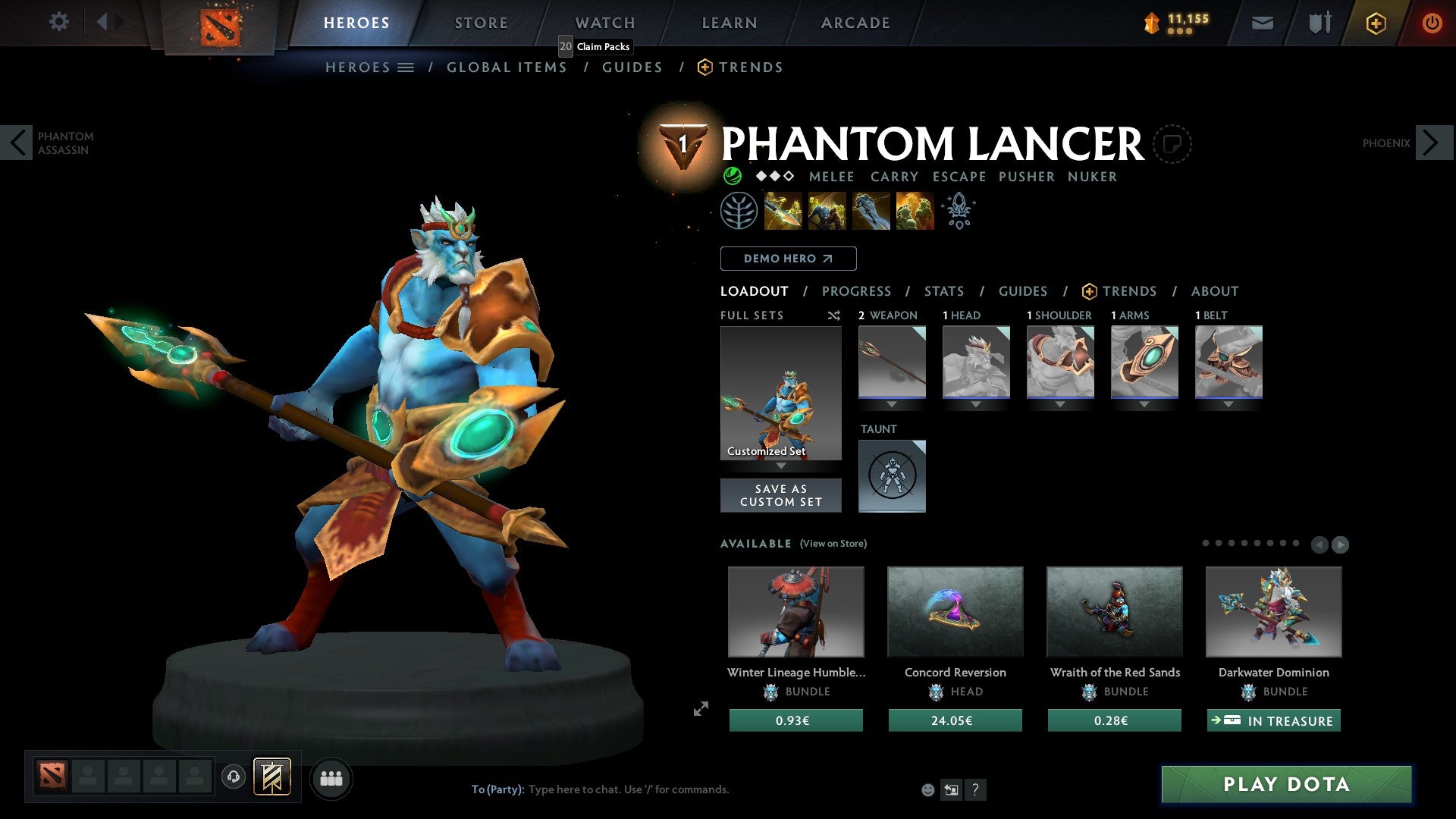The width and height of the screenshot is (1456, 819).
Task: Open the STATS tab in hero loadout
Action: [943, 291]
